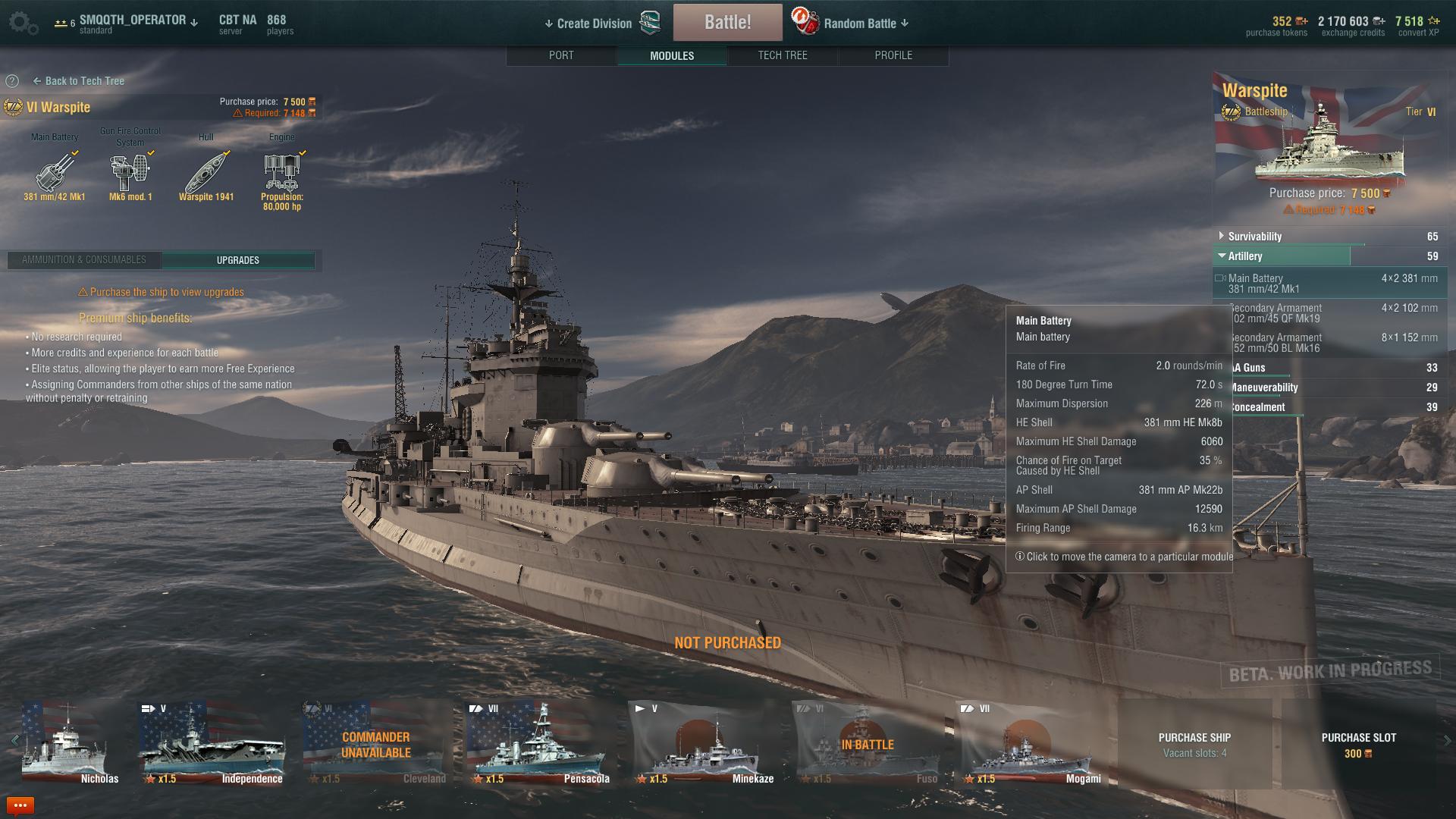
Task: Select the 80,000 hp propulsion engine module
Action: coord(282,174)
